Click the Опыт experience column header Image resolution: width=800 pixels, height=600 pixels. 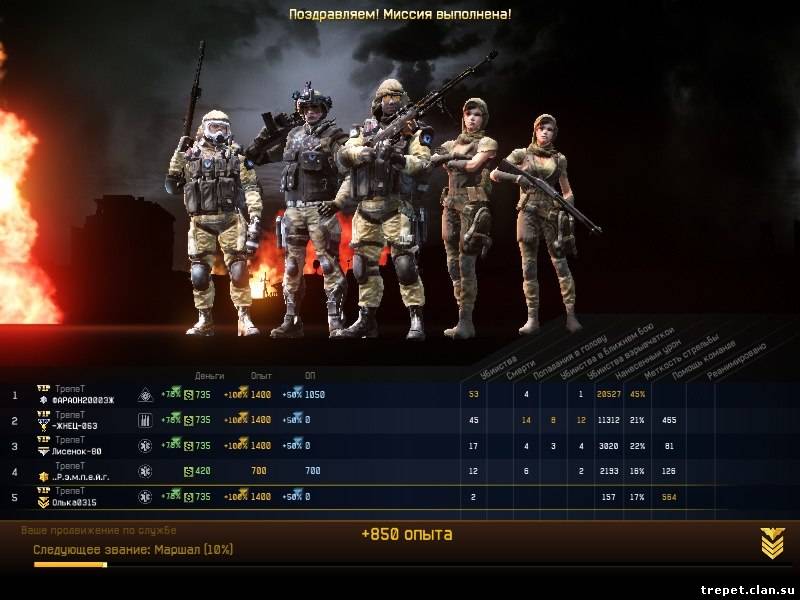click(261, 375)
